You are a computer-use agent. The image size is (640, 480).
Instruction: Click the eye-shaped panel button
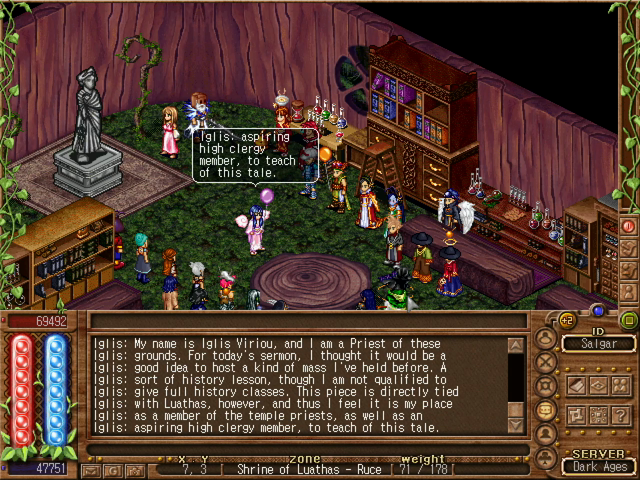pyautogui.click(x=599, y=384)
